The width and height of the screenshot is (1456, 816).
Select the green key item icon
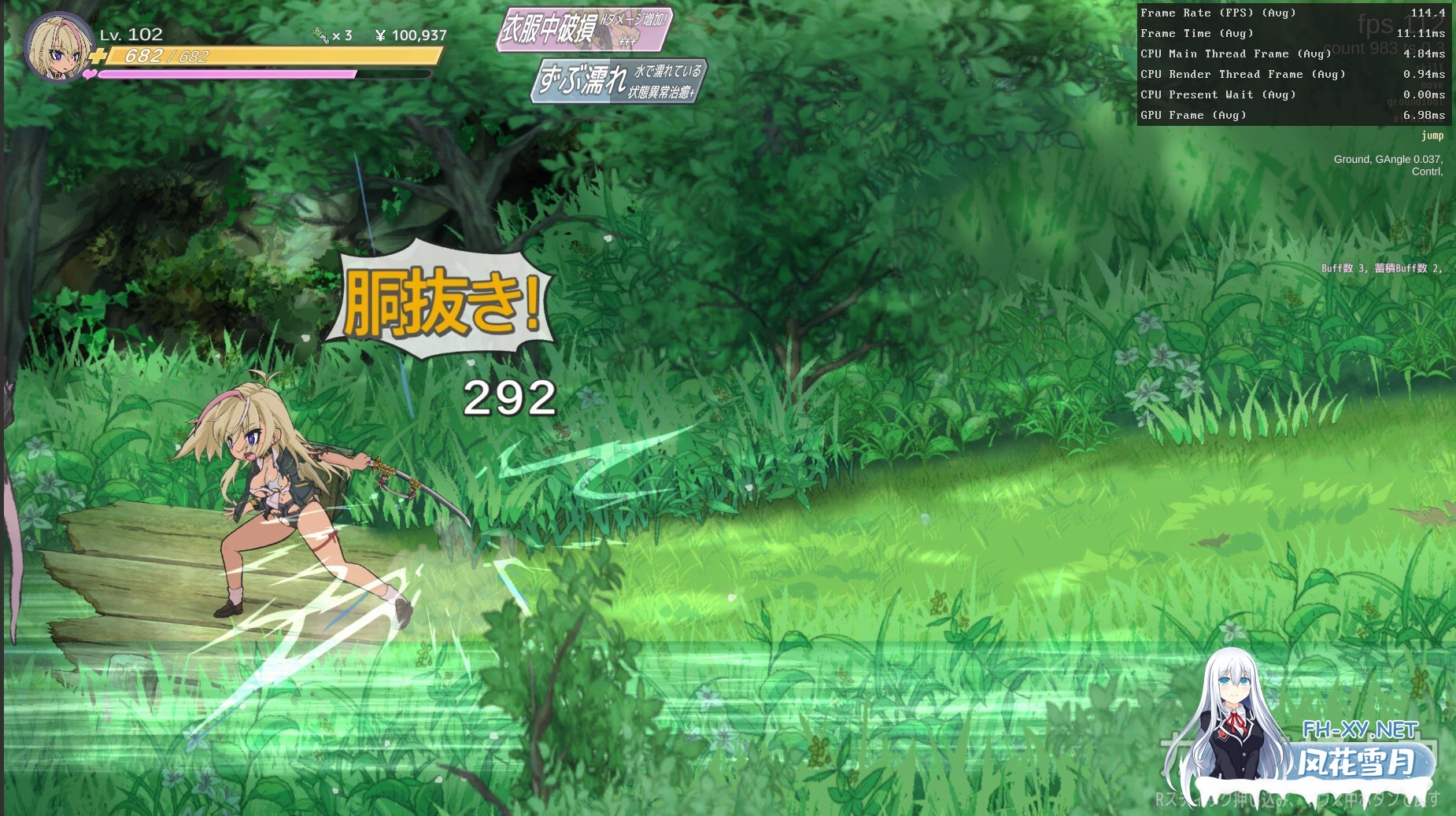coord(319,35)
